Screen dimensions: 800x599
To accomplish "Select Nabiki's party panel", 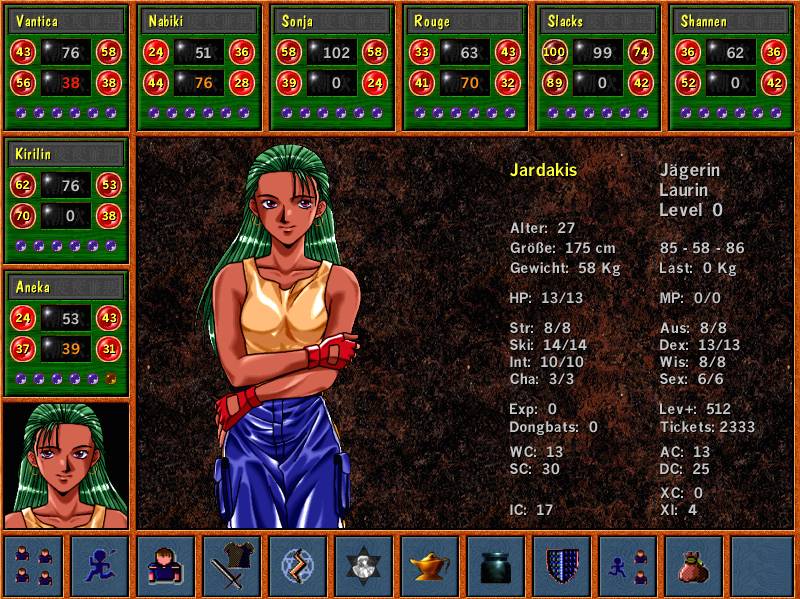I will [199, 67].
